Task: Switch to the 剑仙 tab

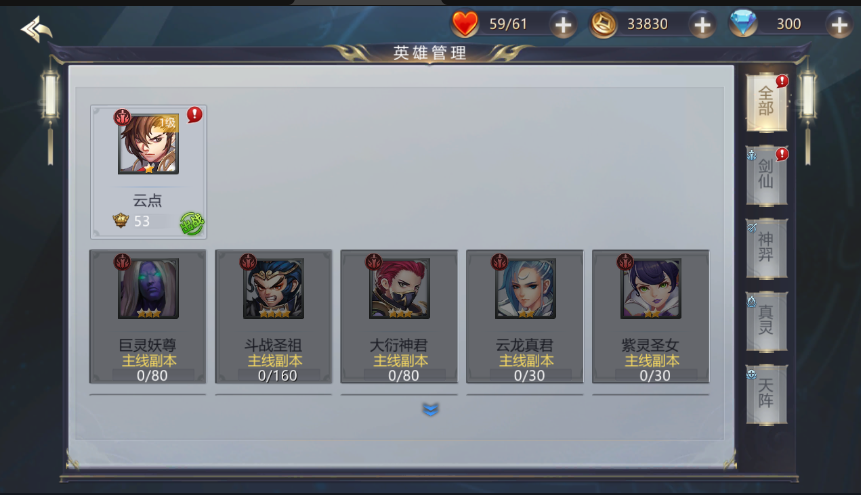Action: click(766, 174)
